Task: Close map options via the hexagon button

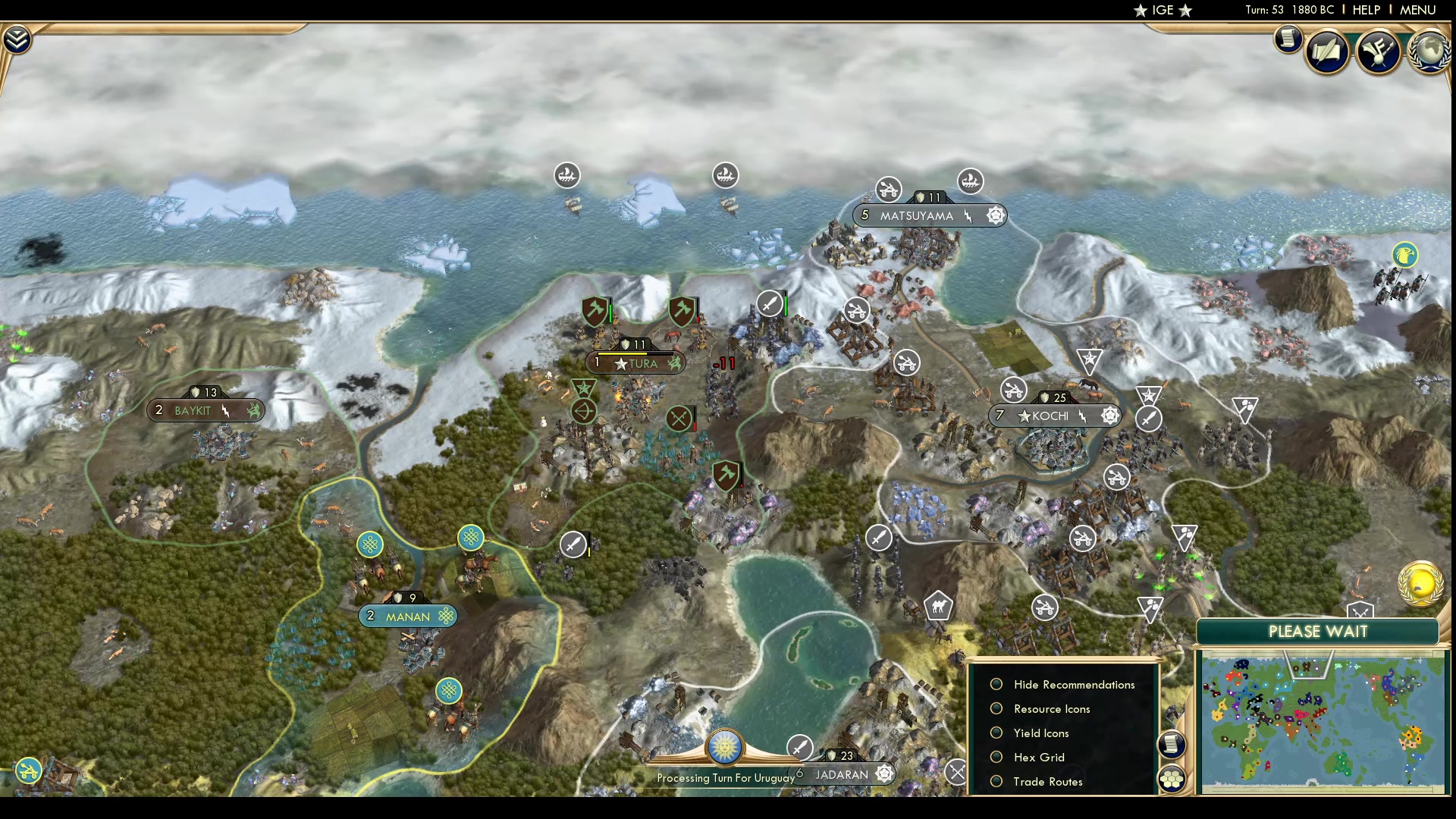Action: (1172, 778)
